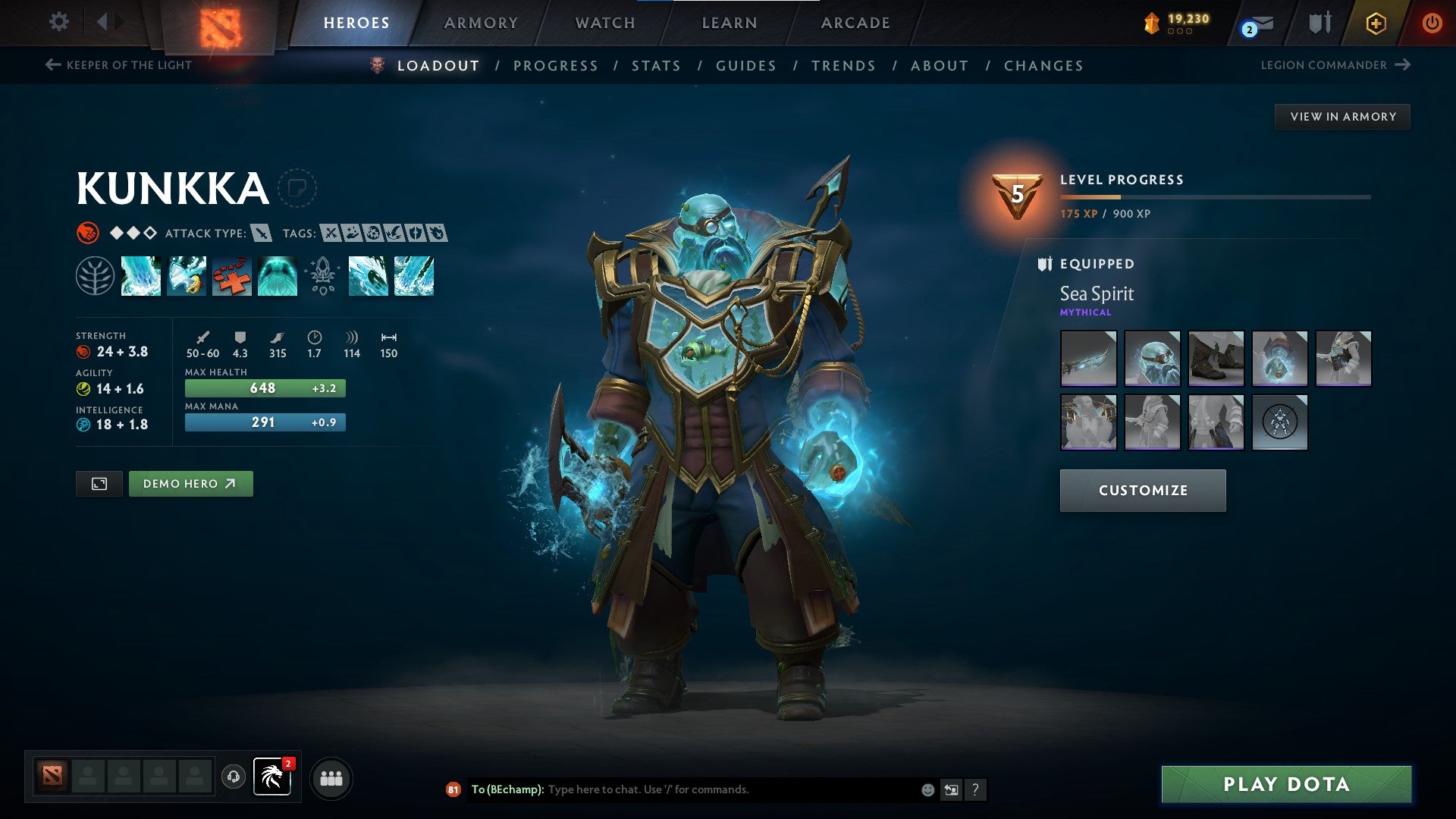View the X Marks the Spot ability
1456x819 pixels.
(x=232, y=276)
